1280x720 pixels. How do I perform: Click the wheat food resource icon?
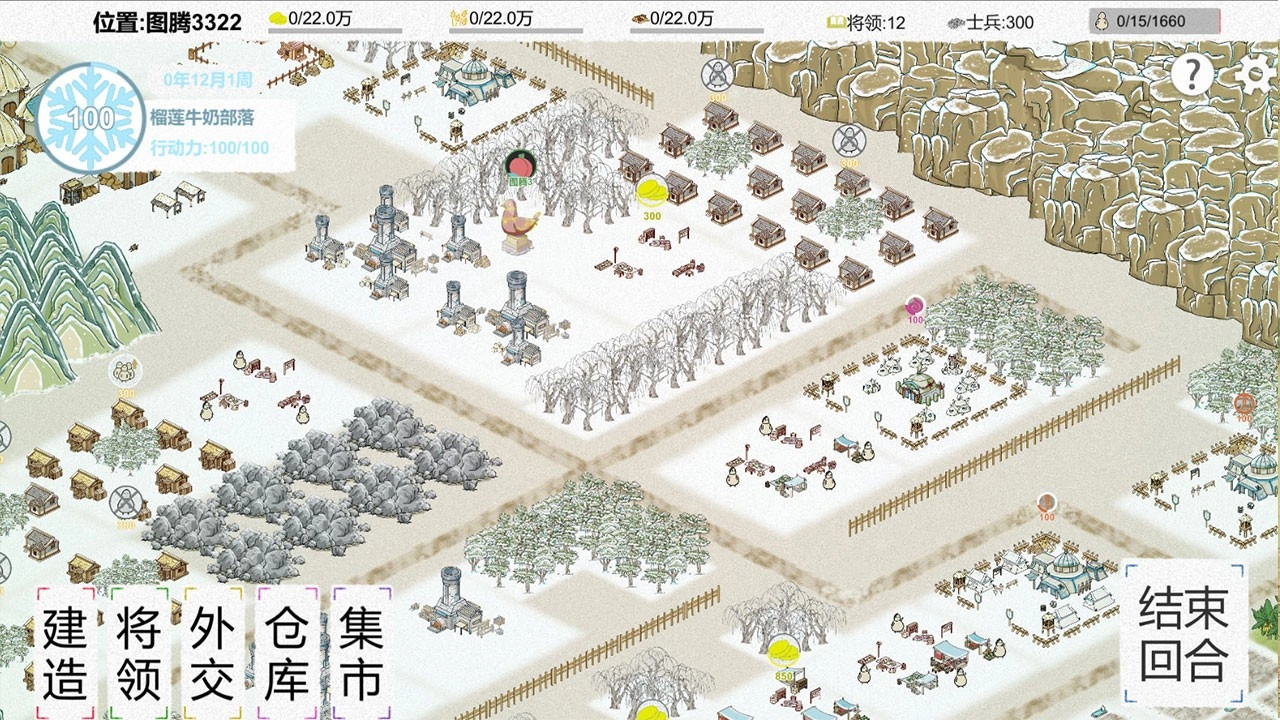[x=460, y=15]
